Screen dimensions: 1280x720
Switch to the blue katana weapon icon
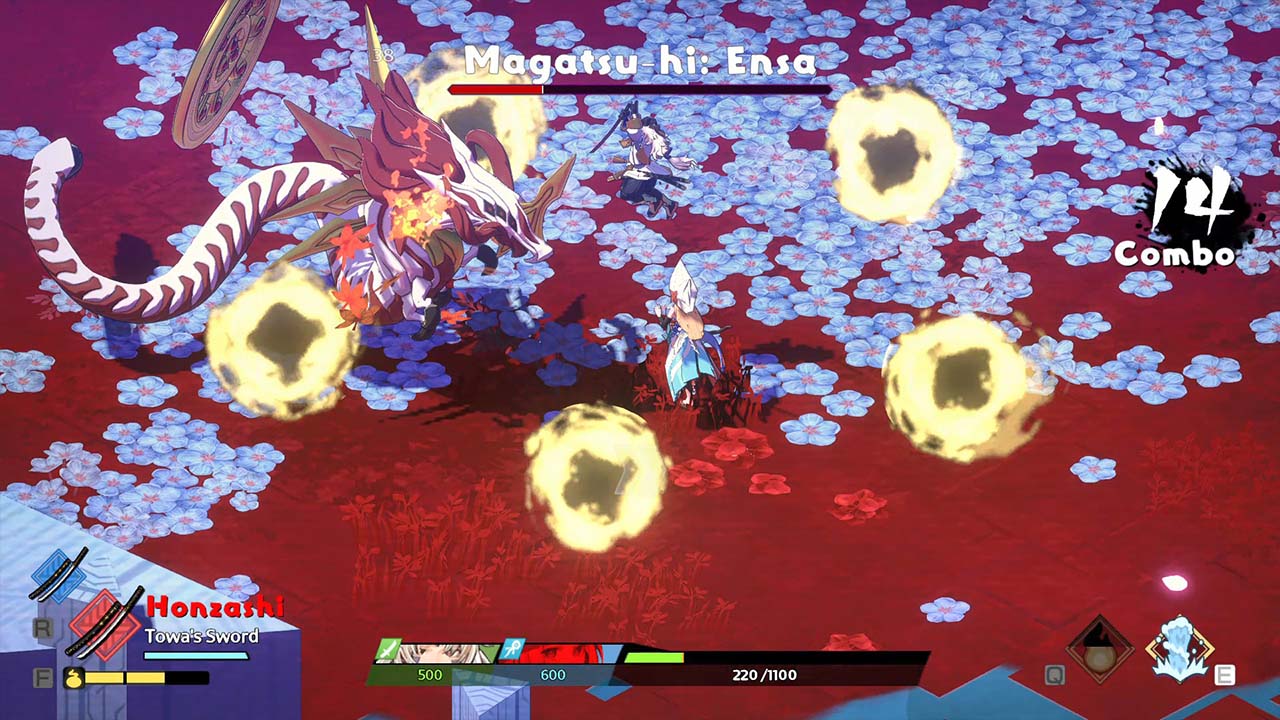[58, 575]
